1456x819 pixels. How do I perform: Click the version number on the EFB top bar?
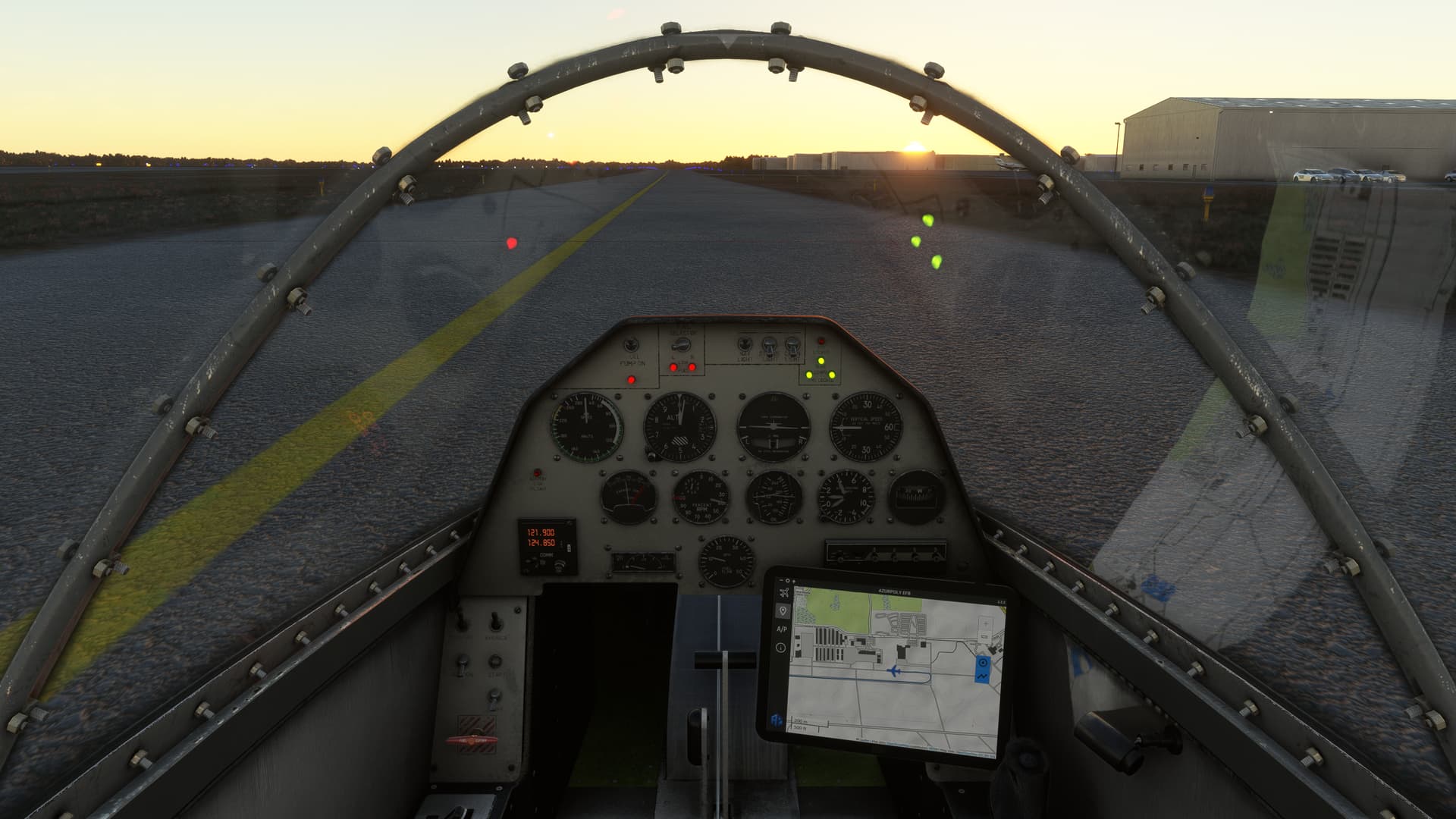[x=999, y=601]
